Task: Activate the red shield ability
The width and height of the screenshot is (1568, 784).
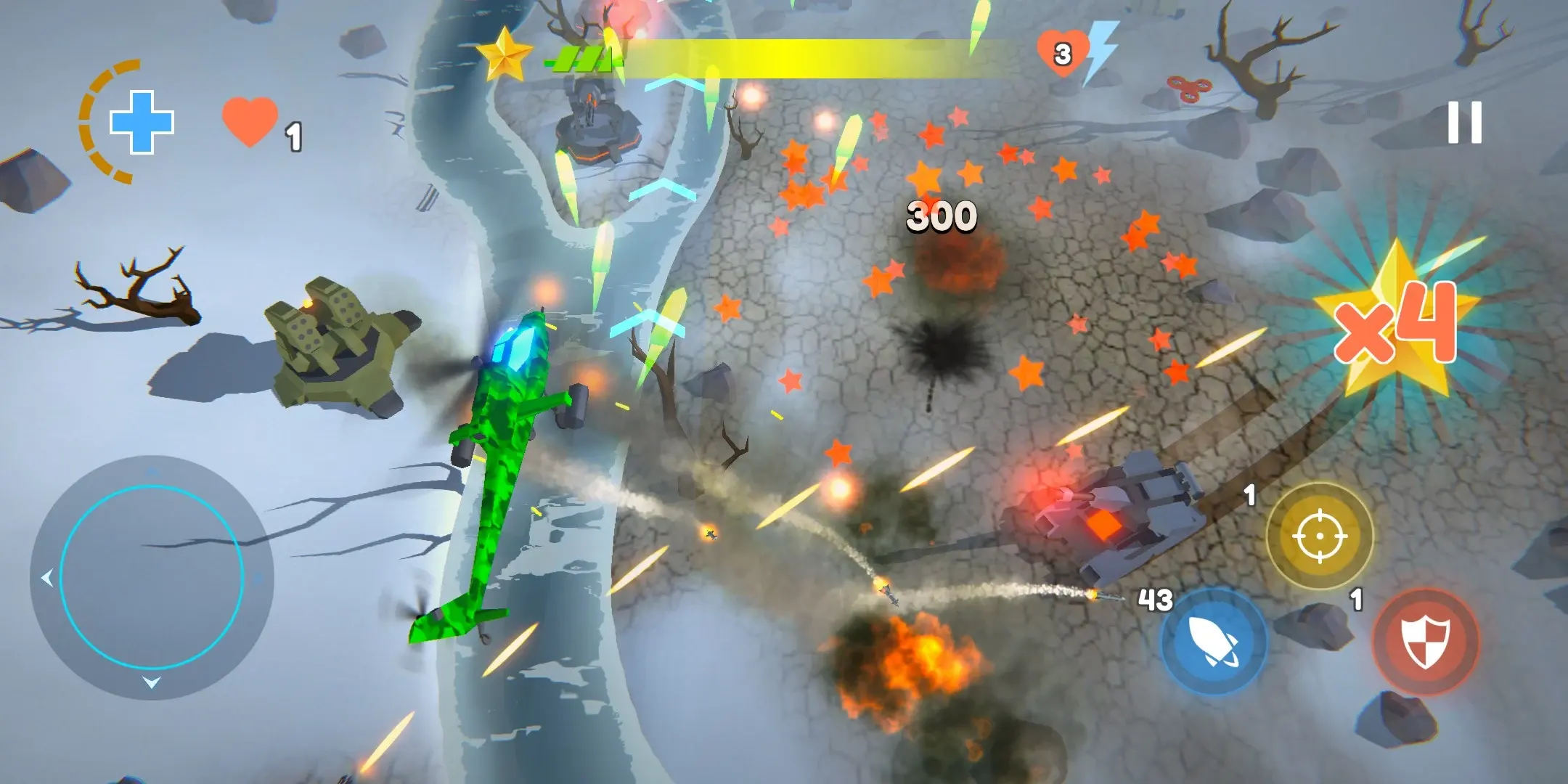Action: point(1426,642)
